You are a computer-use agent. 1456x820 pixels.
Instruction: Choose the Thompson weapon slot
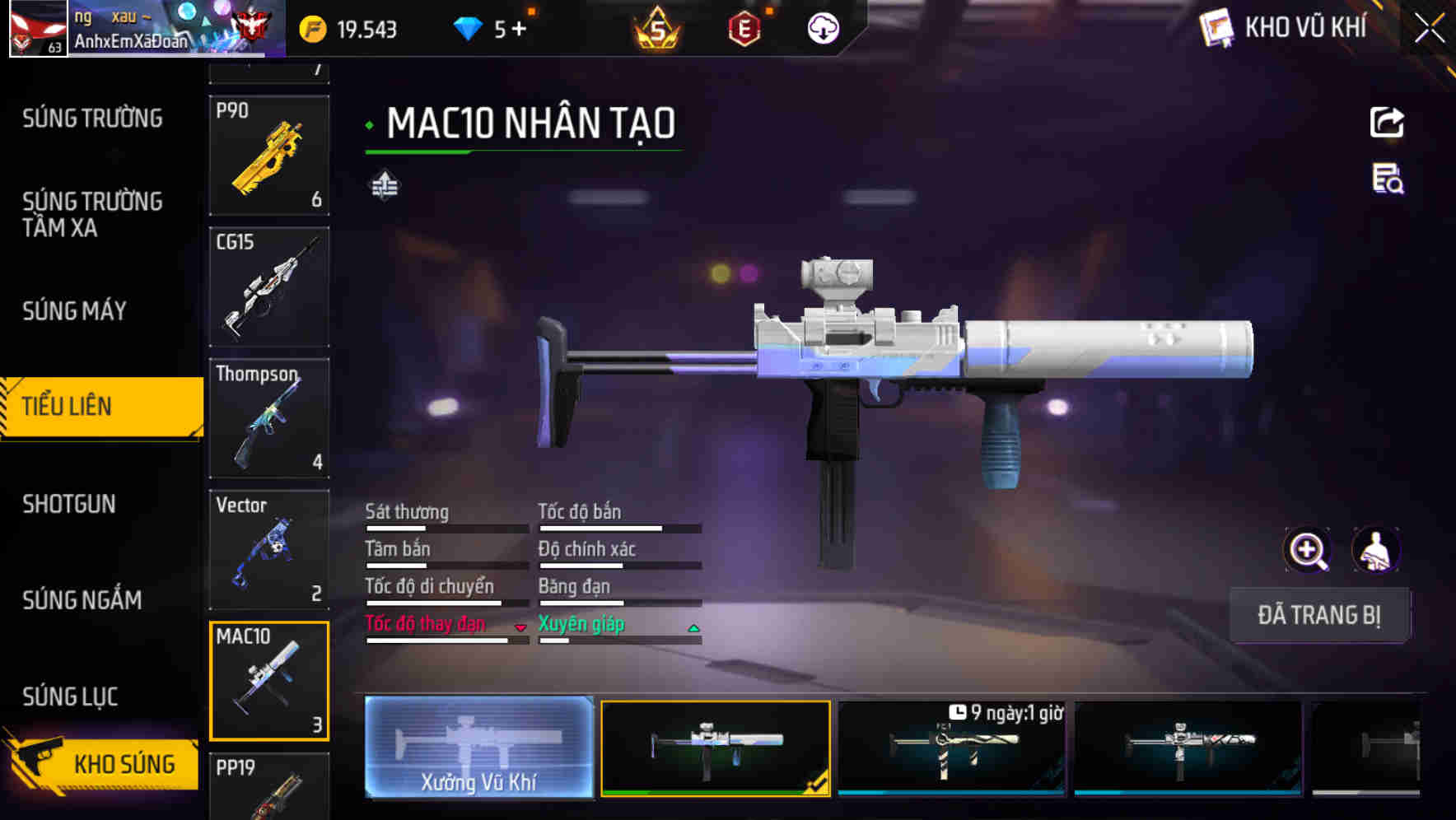[269, 418]
